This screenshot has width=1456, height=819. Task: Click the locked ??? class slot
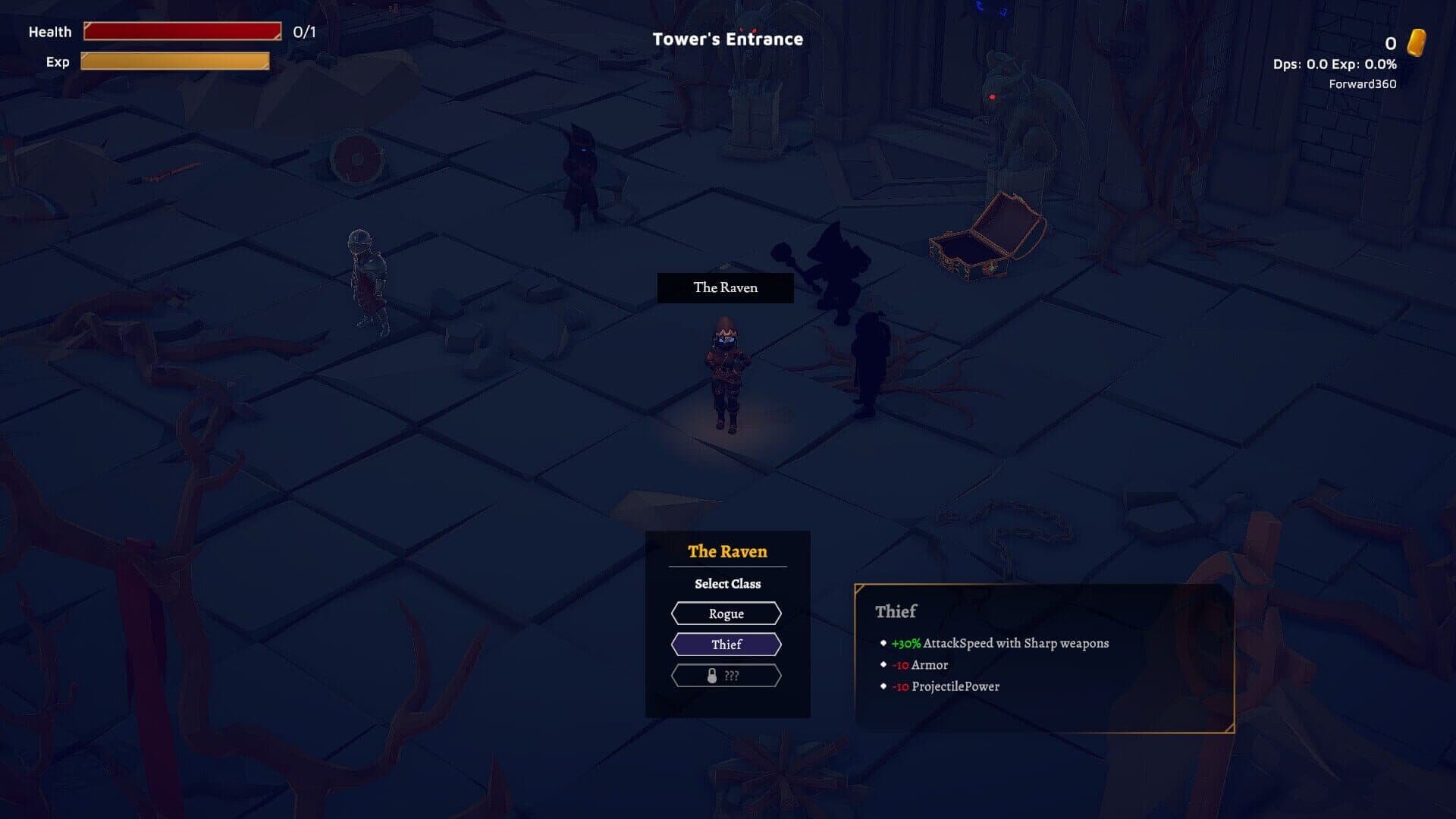(x=726, y=676)
